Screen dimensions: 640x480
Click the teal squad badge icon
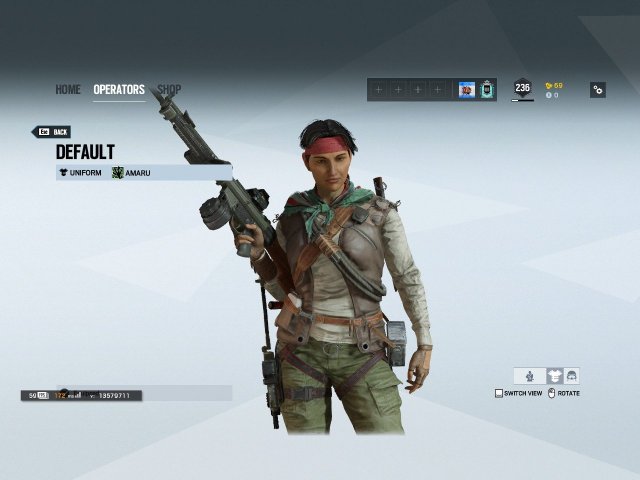point(487,90)
